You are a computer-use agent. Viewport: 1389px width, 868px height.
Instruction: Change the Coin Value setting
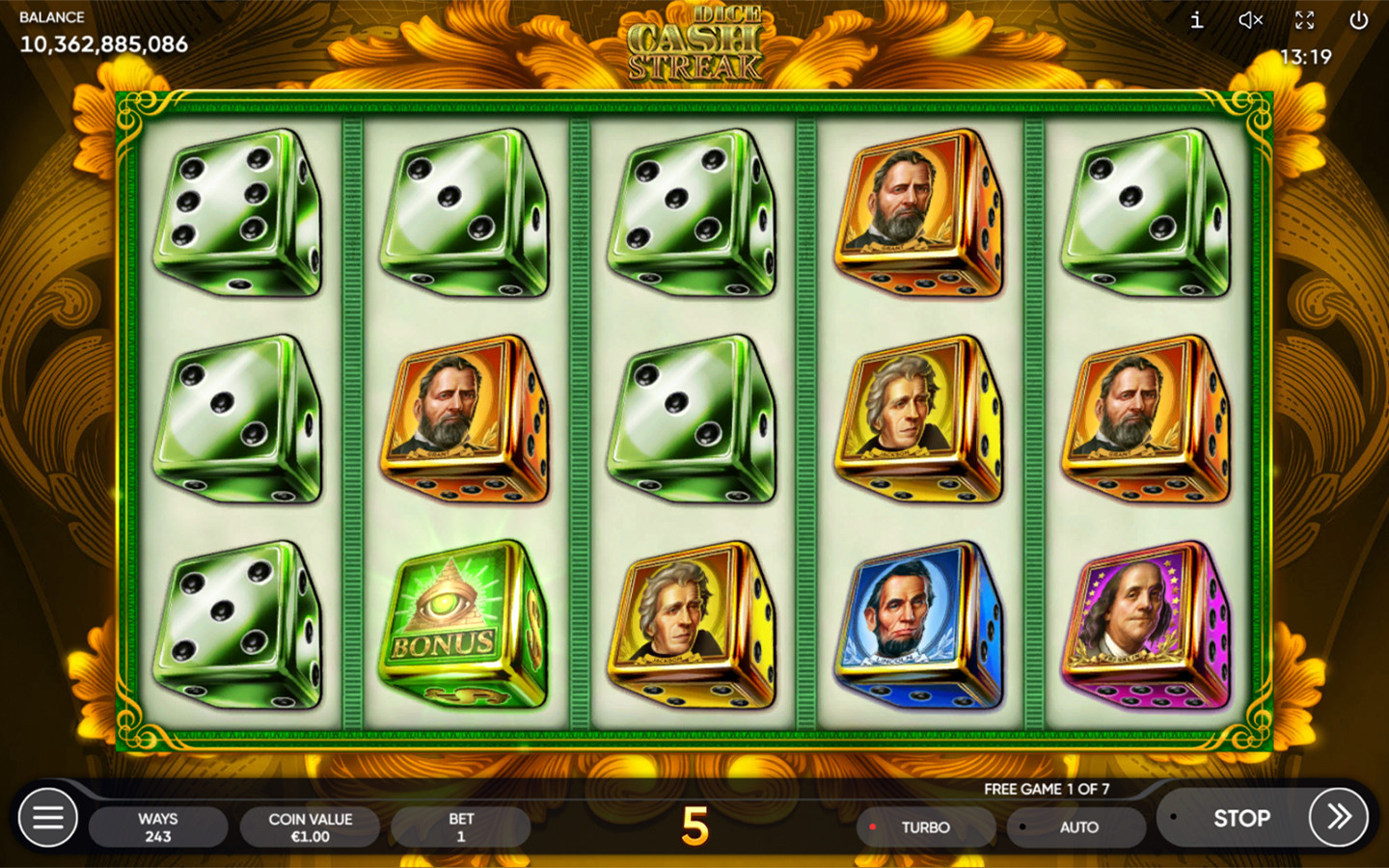310,827
